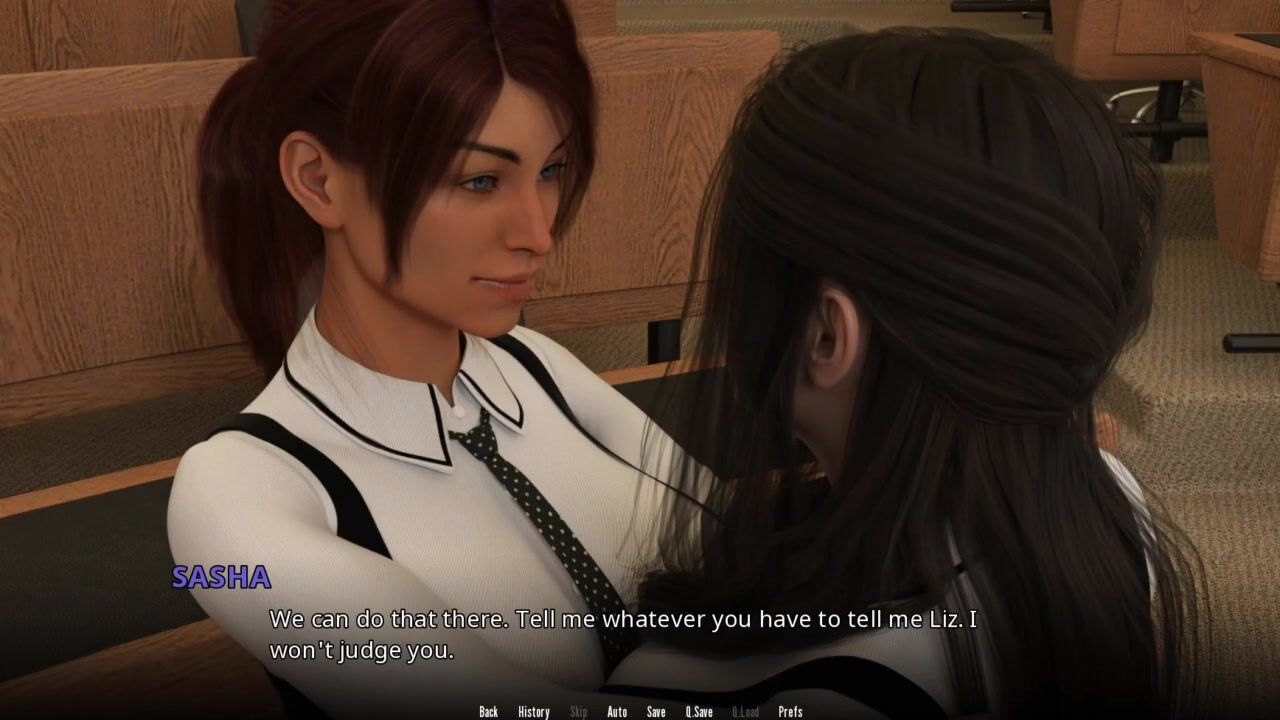Open the Save game menu
This screenshot has height=720, width=1280.
click(x=656, y=712)
